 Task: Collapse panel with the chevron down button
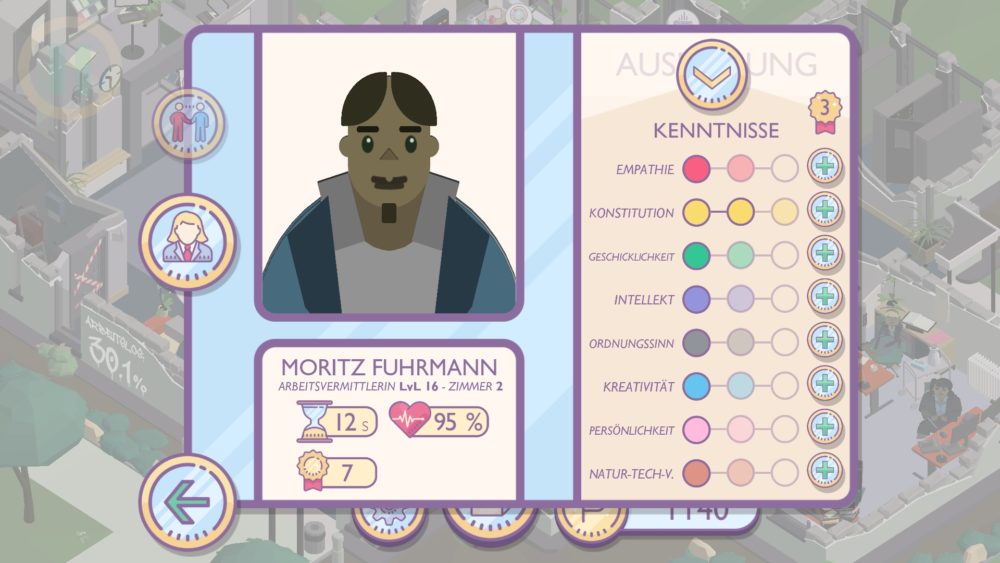pos(712,74)
